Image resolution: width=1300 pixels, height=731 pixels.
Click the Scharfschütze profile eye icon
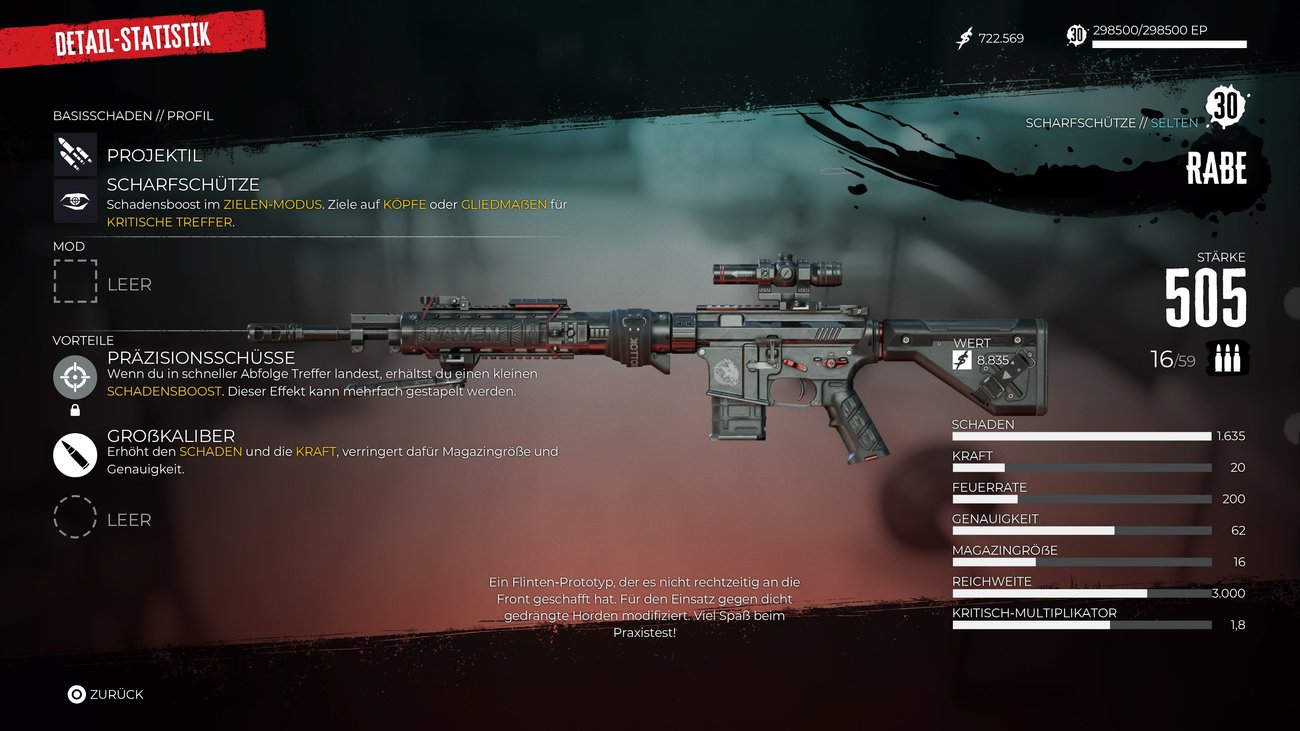[x=75, y=201]
